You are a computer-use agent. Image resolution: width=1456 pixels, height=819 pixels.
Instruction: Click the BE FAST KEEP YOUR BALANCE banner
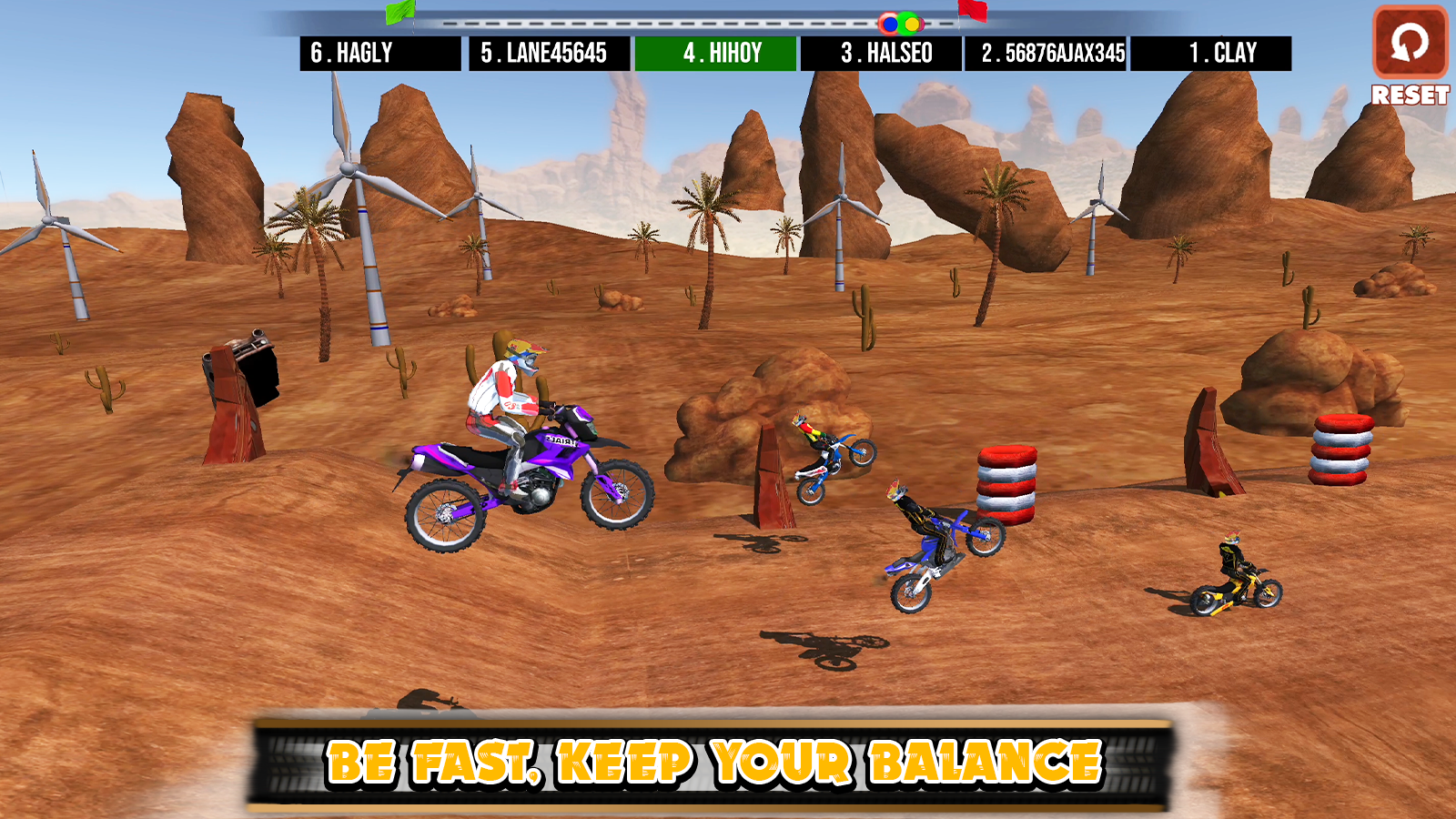[x=714, y=762]
